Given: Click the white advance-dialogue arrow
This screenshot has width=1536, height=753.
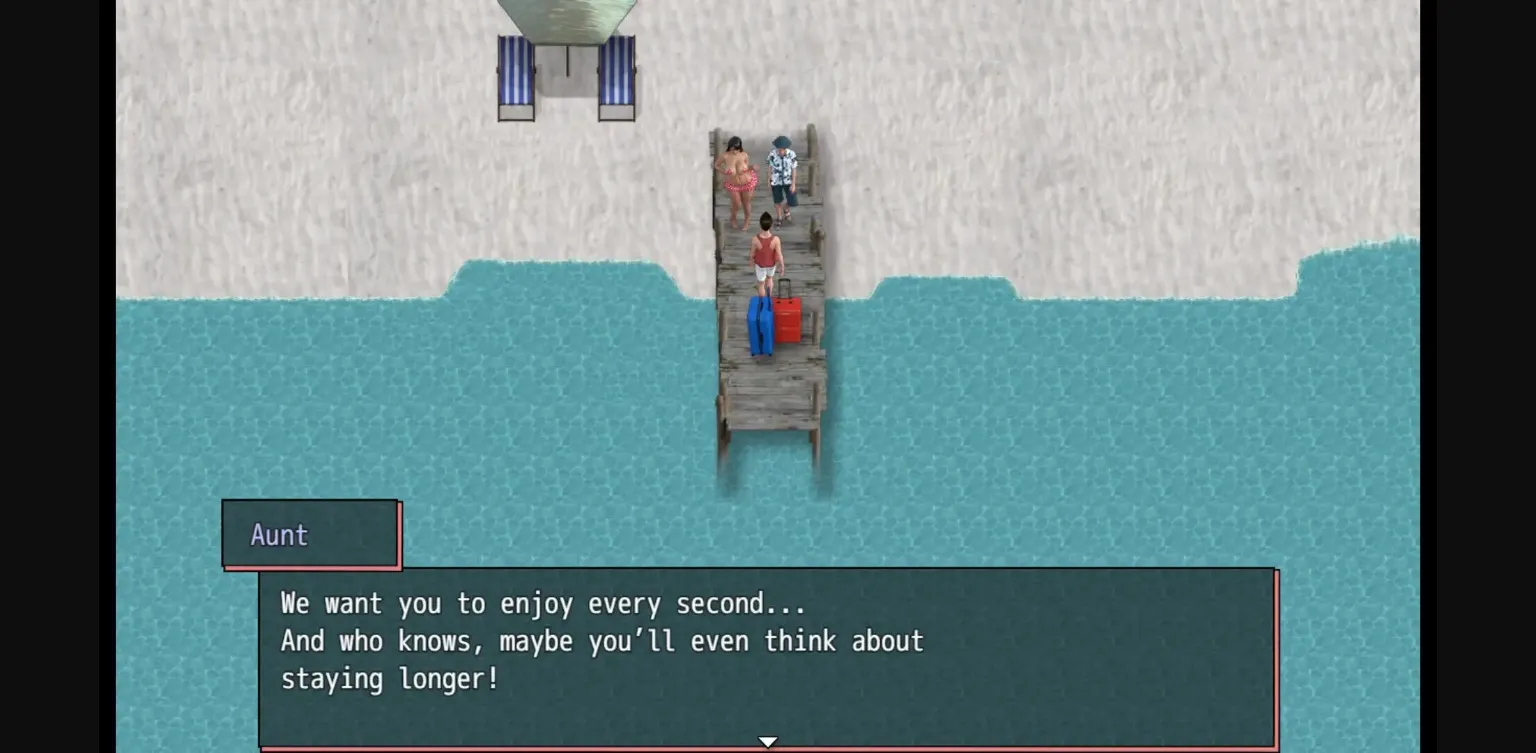Looking at the screenshot, I should click(x=767, y=740).
